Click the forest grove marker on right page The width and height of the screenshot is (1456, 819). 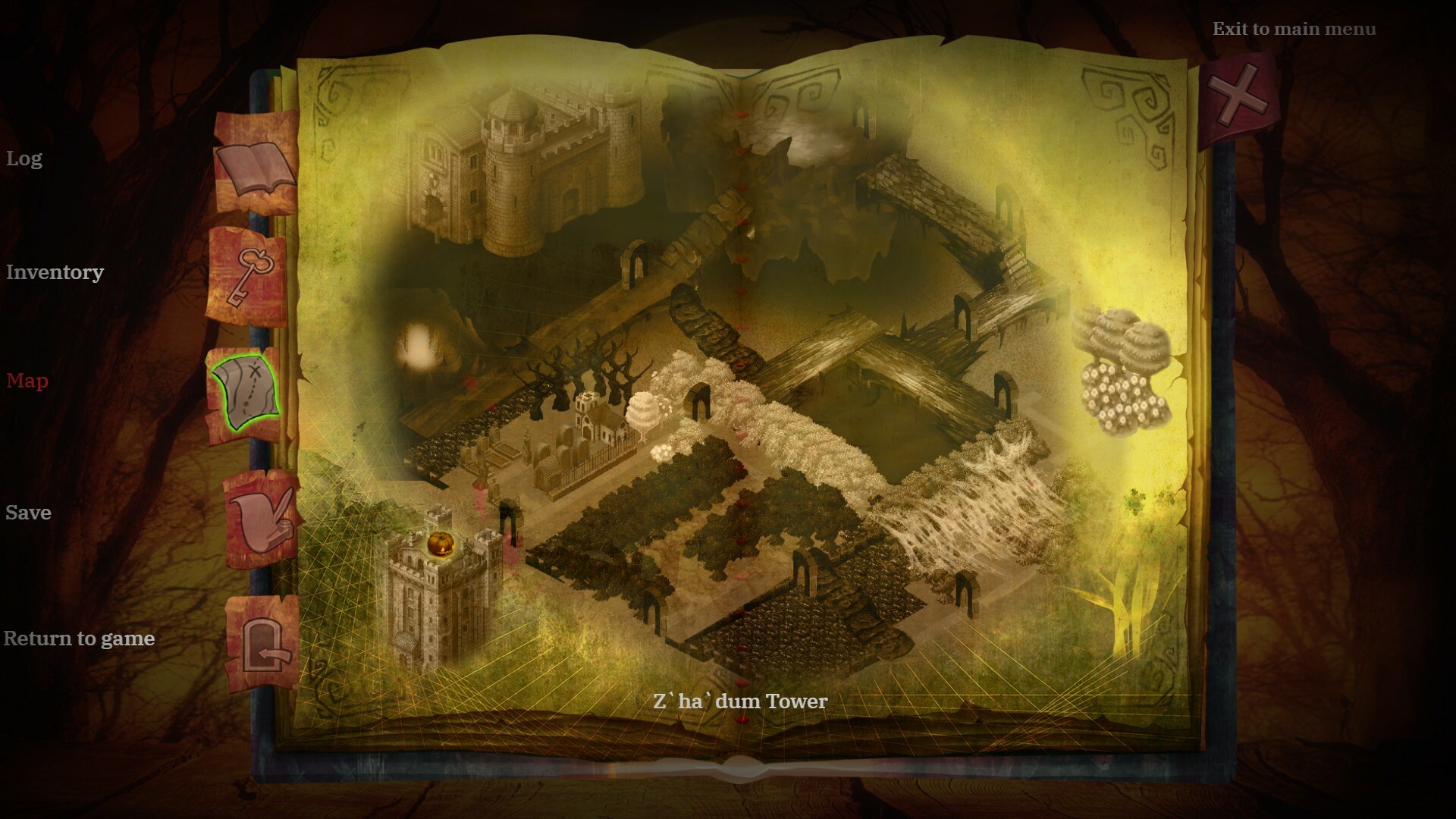1122,372
